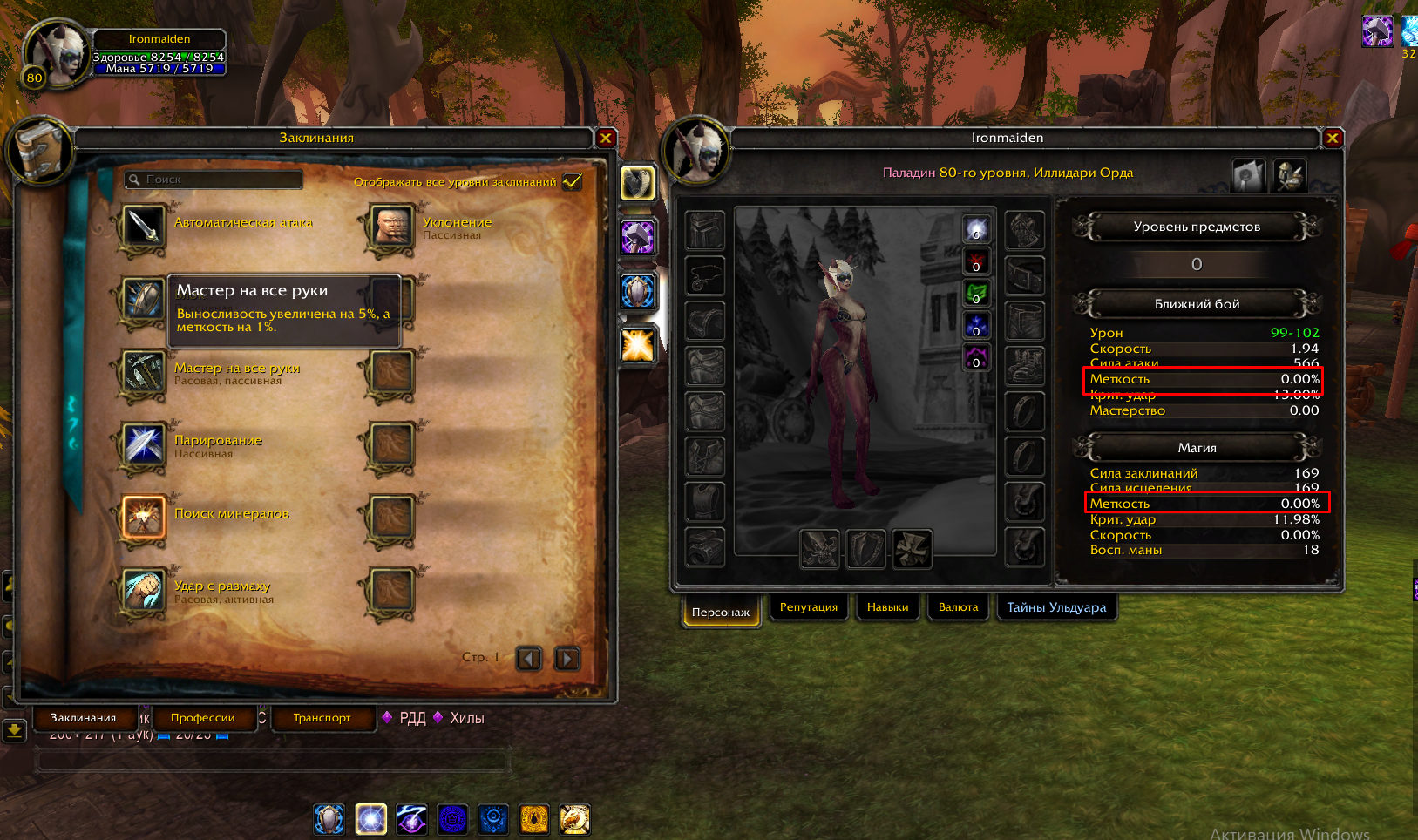Open the Тайны Ульдуара tab
Screen dimensions: 1418x840
pos(1055,607)
